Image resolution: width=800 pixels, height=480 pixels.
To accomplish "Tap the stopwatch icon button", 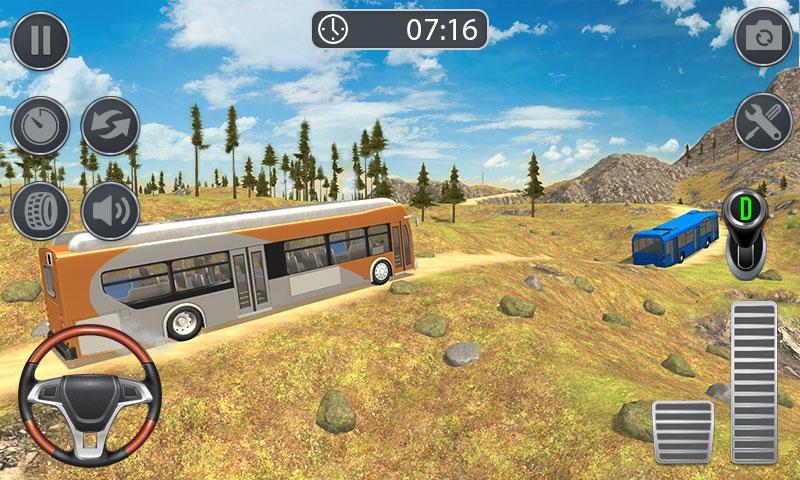I will [x=40, y=126].
